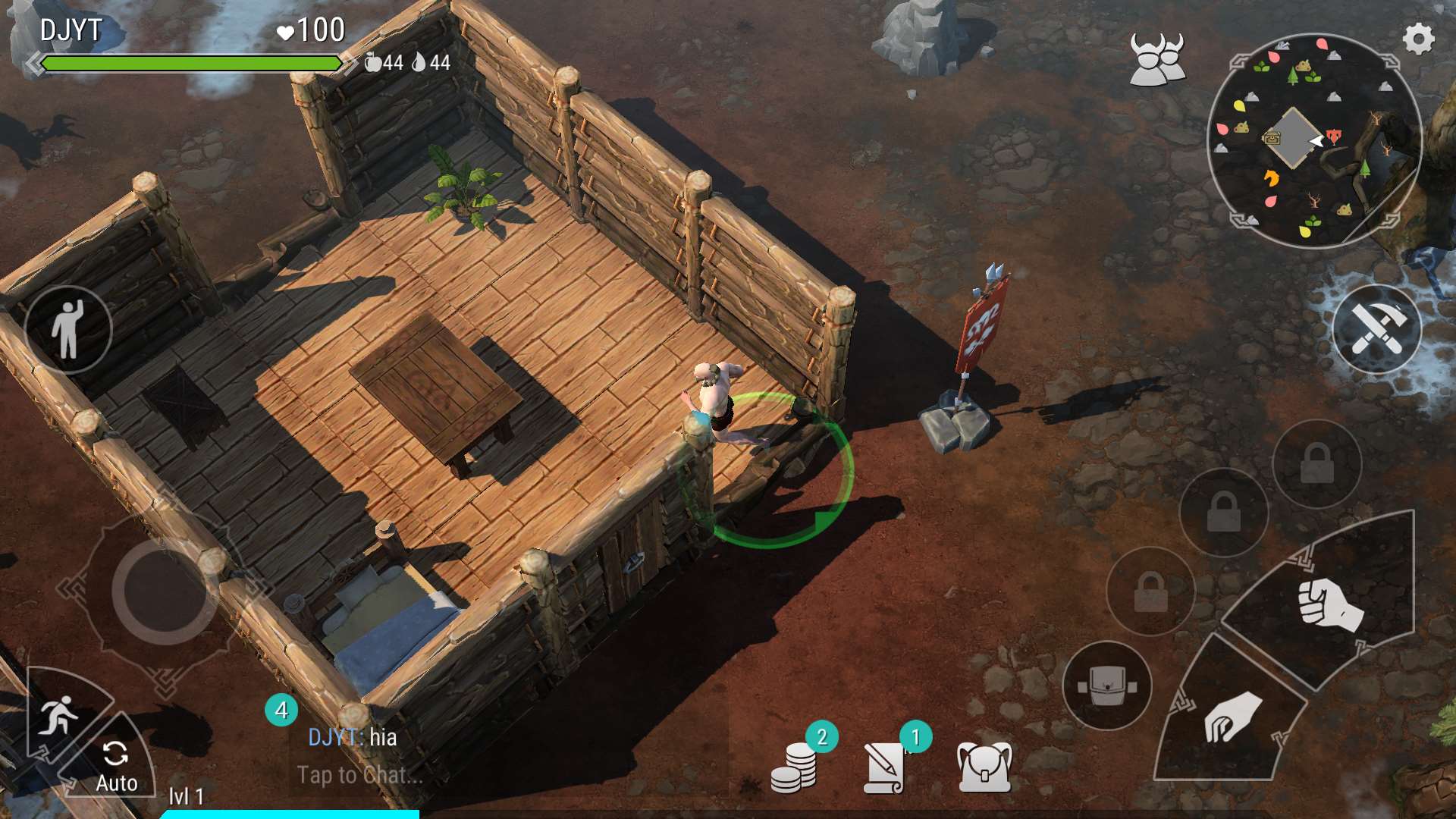The height and width of the screenshot is (819, 1456).
Task: Toggle the Auto mode button
Action: [x=116, y=764]
